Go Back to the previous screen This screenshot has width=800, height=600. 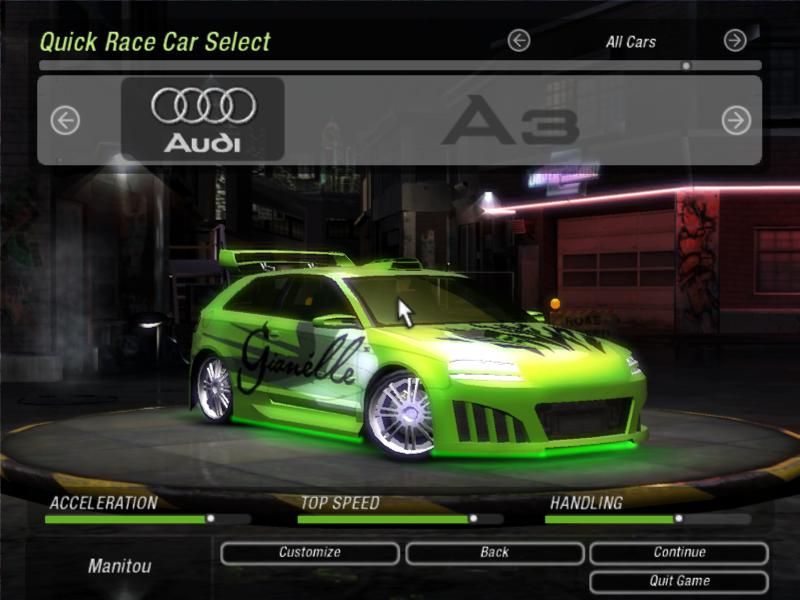tap(494, 553)
